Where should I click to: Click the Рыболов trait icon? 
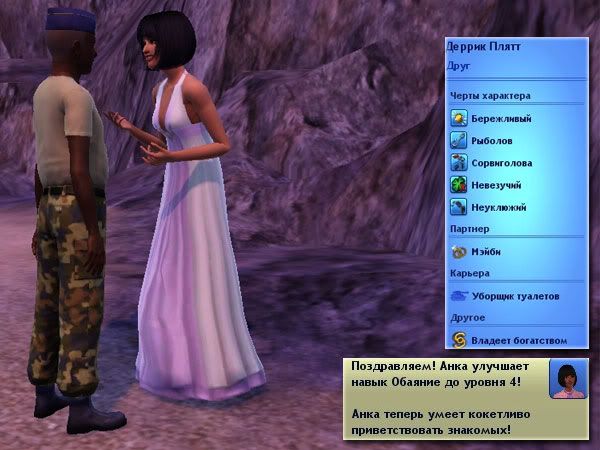459,140
